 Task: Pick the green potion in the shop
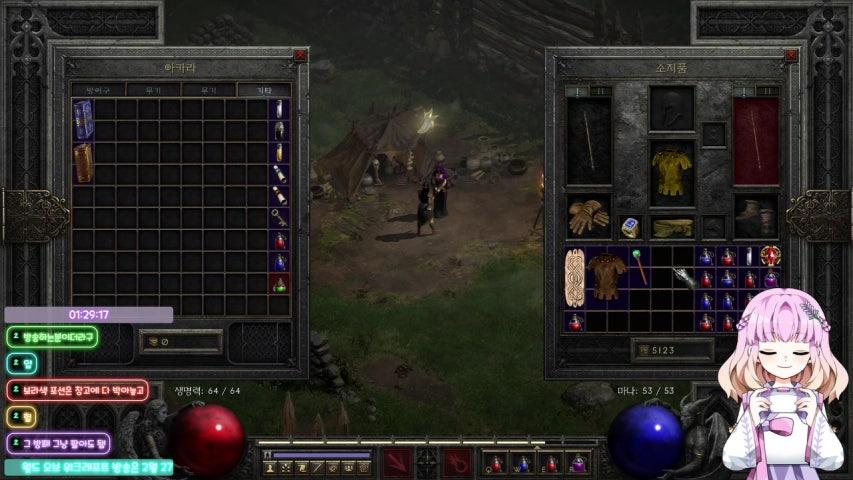click(x=280, y=284)
